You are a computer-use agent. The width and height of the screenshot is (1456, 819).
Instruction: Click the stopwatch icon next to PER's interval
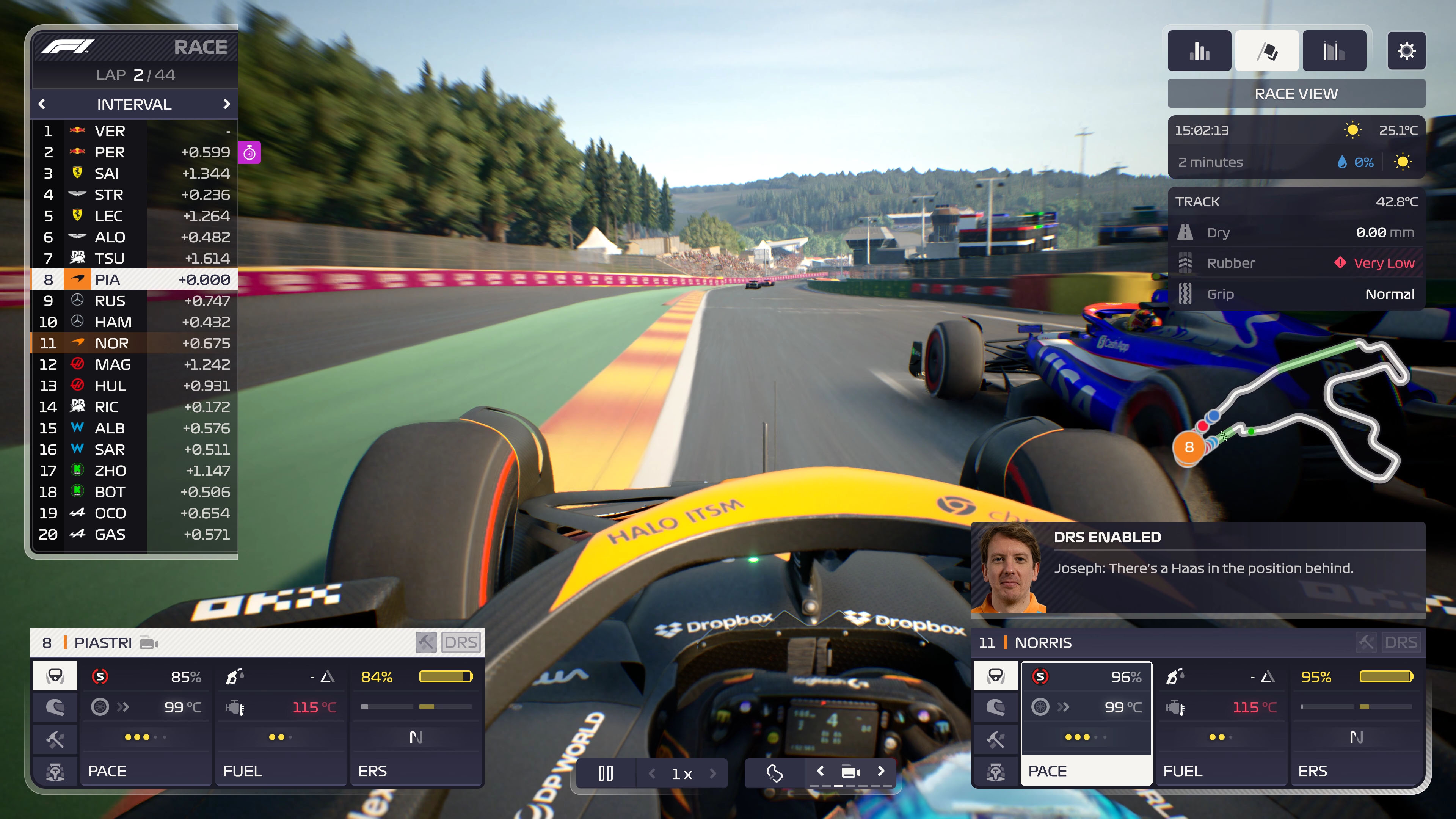pyautogui.click(x=249, y=152)
